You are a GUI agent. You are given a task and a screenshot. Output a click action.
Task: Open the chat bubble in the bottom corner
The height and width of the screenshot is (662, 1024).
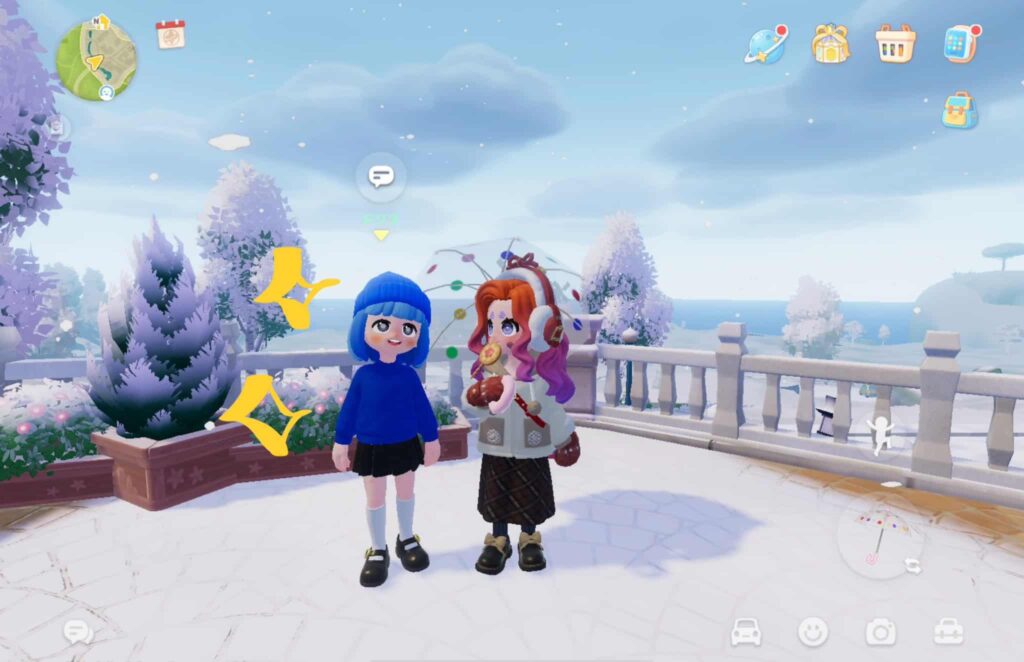point(78,631)
